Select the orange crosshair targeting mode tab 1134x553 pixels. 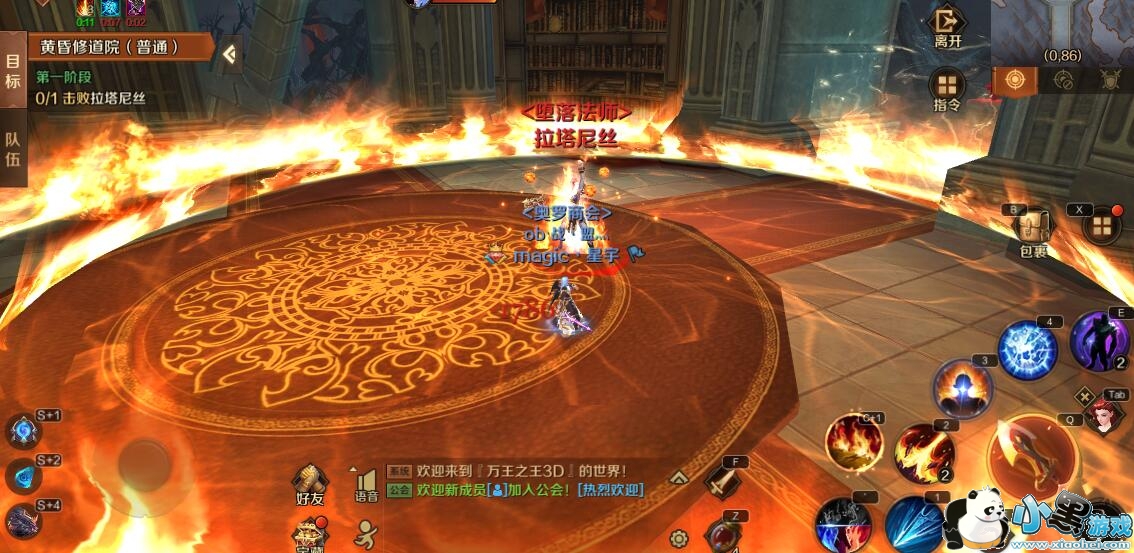(x=1015, y=79)
